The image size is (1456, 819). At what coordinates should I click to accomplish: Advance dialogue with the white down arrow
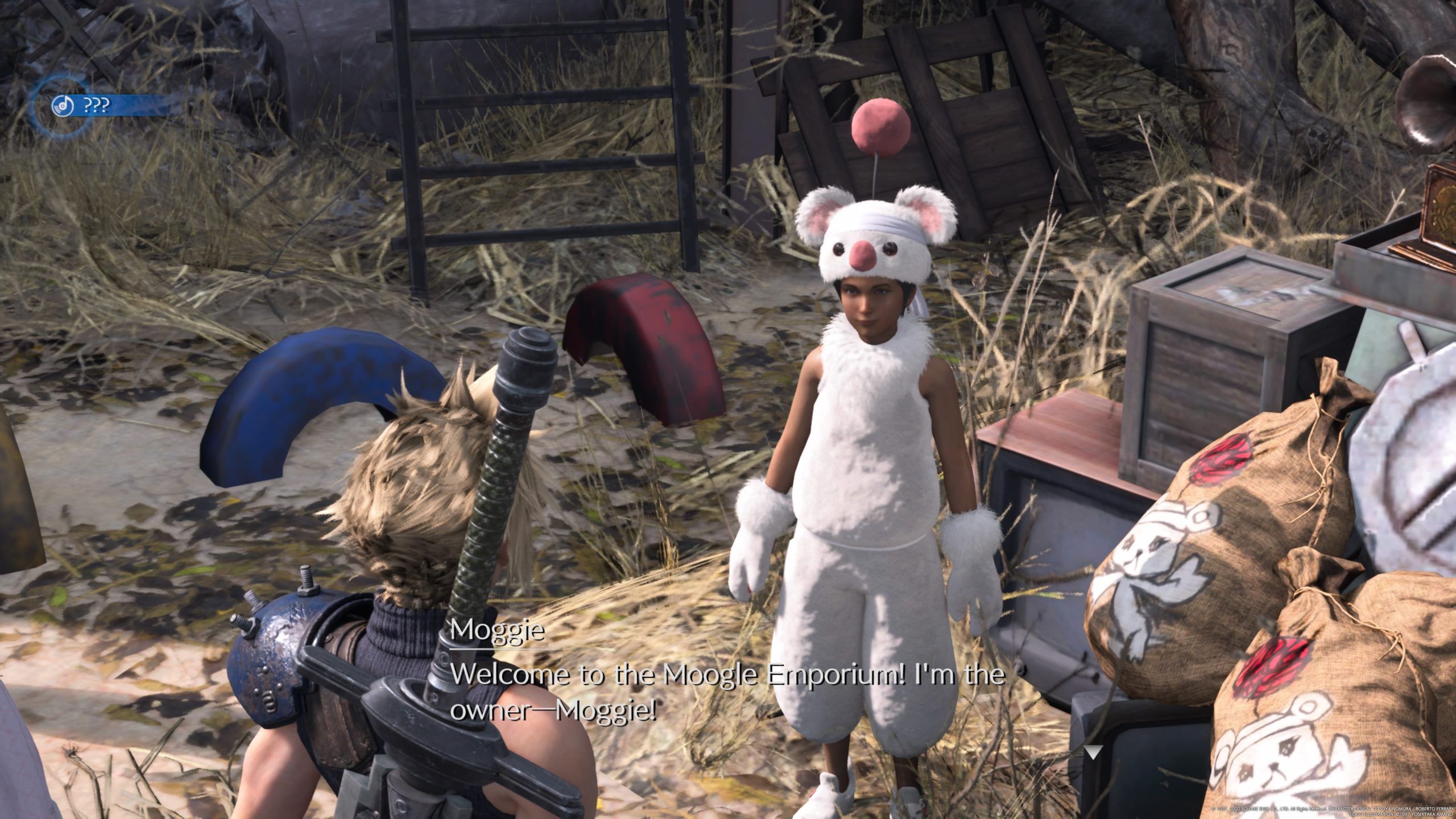pos(1092,753)
